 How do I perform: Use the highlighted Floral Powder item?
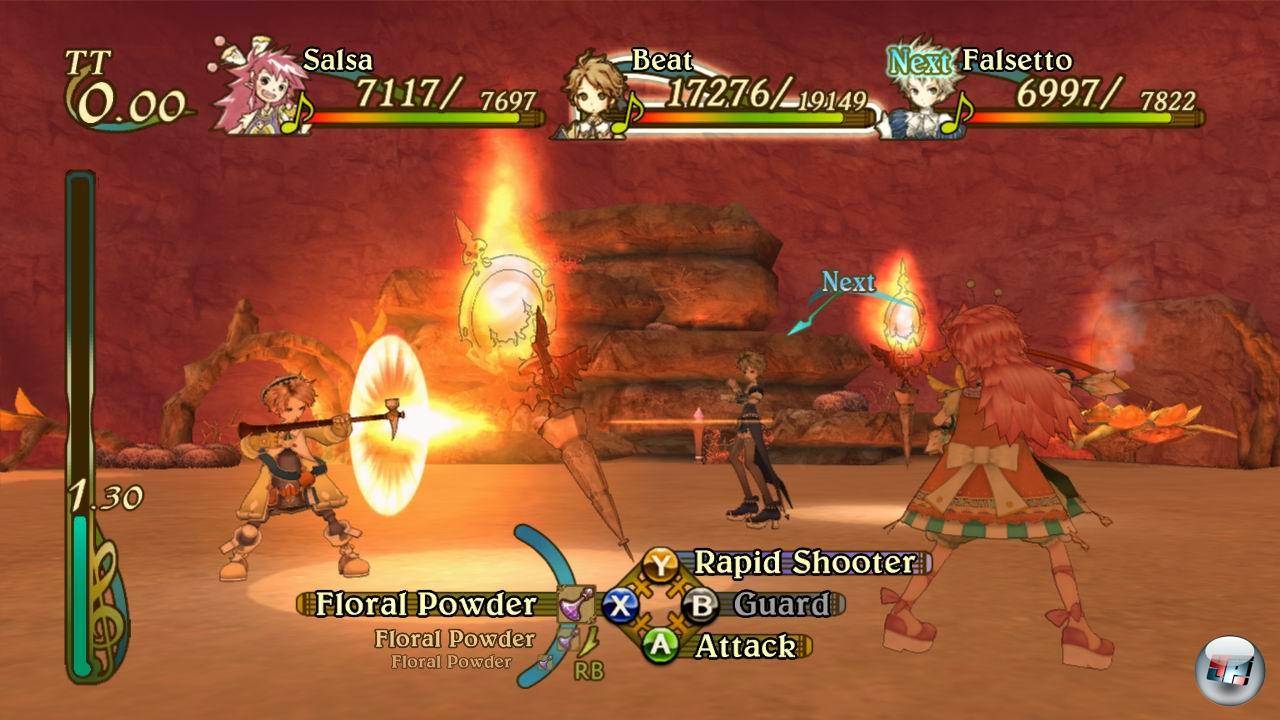[x=427, y=604]
